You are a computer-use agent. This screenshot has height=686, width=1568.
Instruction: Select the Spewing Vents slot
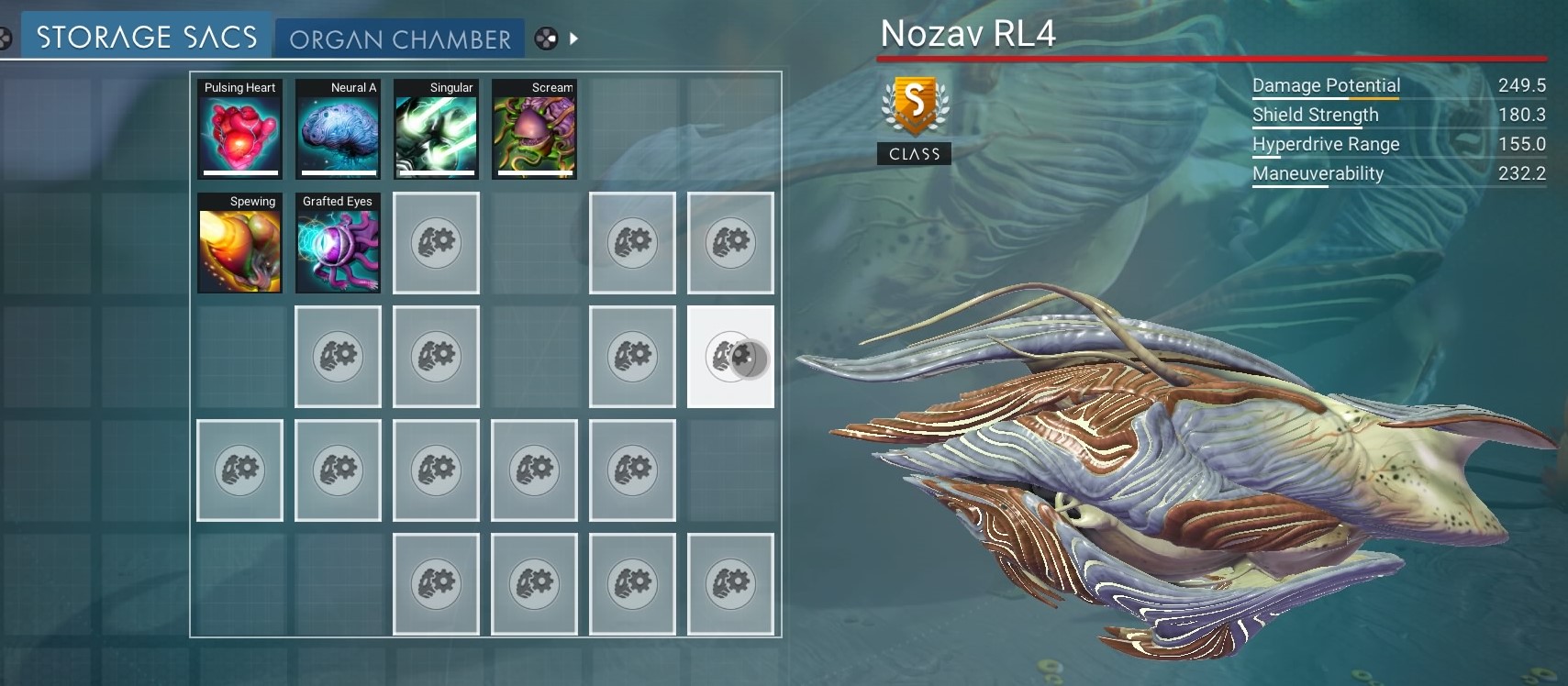coord(239,243)
